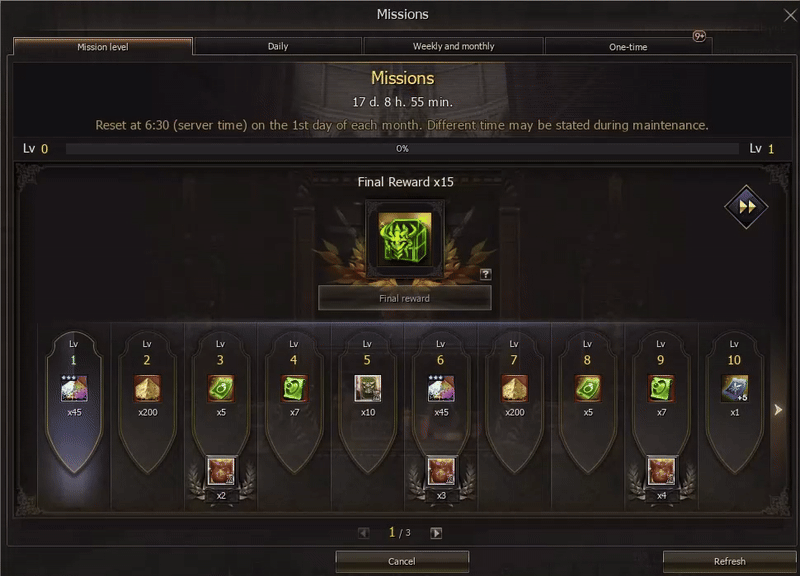
Task: Select the Lv 10 reward x1 icon
Action: 735,388
